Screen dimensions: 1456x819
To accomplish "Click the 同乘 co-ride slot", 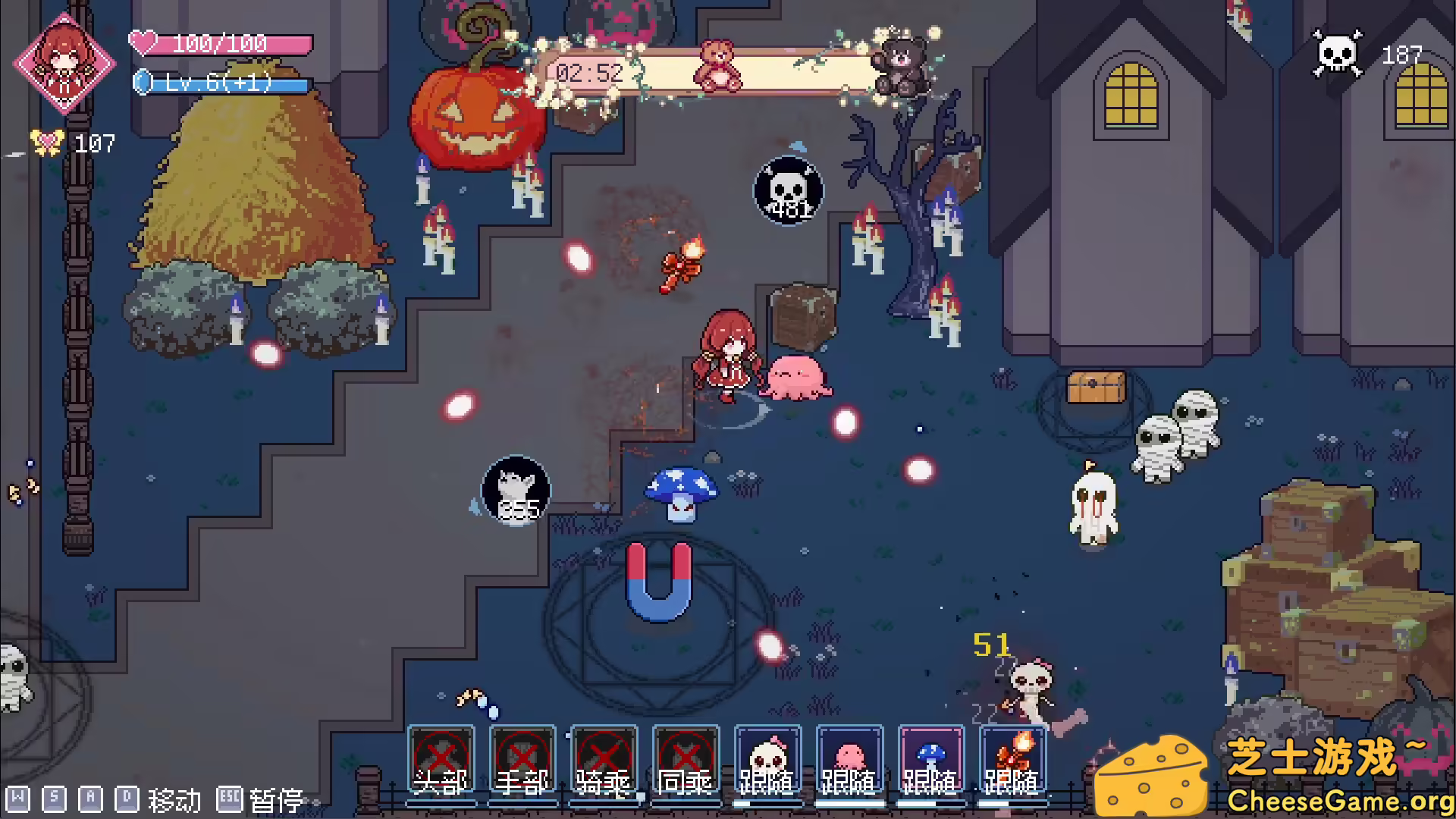I will pos(686,757).
